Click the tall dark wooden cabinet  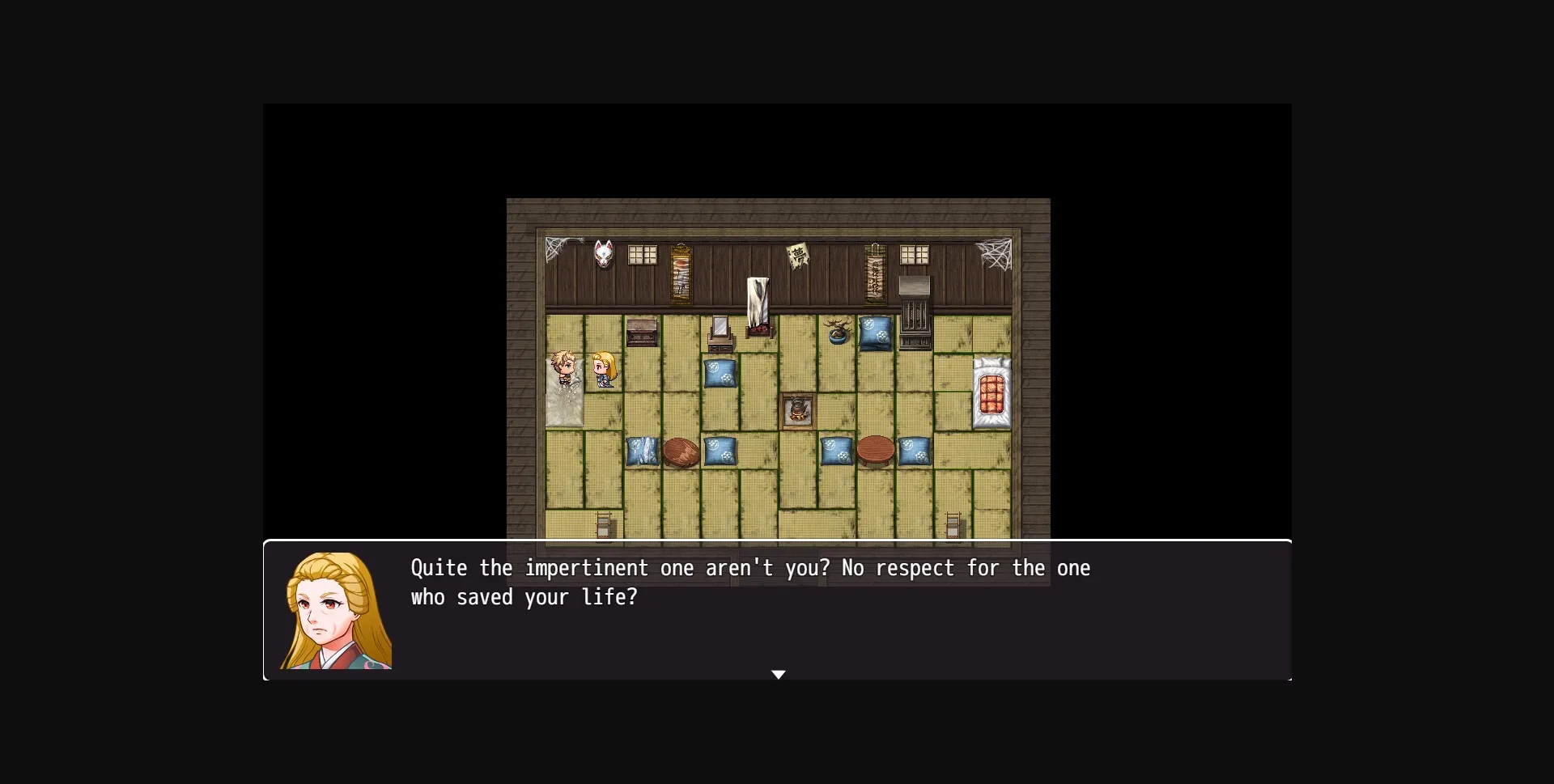click(913, 314)
